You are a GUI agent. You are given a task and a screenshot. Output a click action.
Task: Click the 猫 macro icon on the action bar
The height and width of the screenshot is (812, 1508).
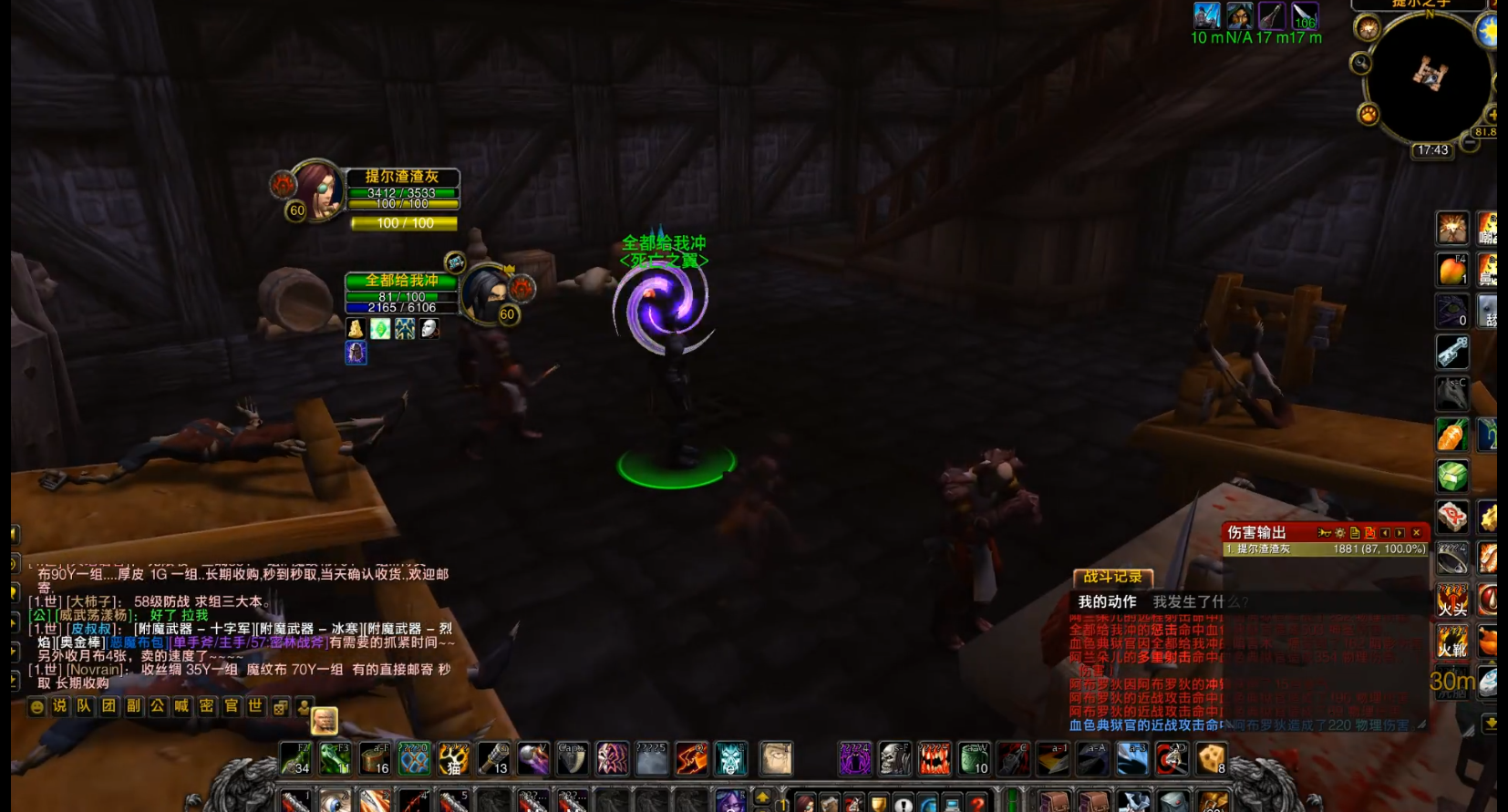[453, 757]
